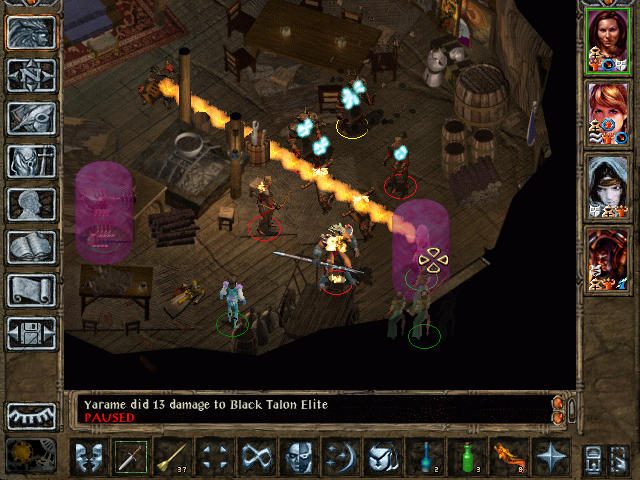The height and width of the screenshot is (480, 640).
Task: Activate the twin masks talk button
Action: pyautogui.click(x=89, y=457)
